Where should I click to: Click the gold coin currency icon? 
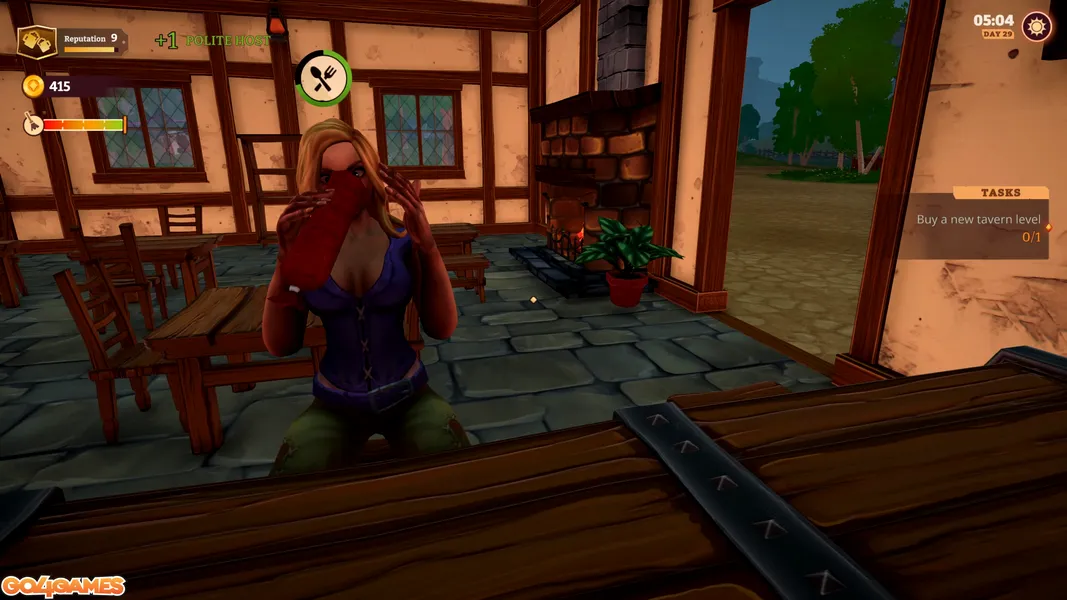[33, 87]
